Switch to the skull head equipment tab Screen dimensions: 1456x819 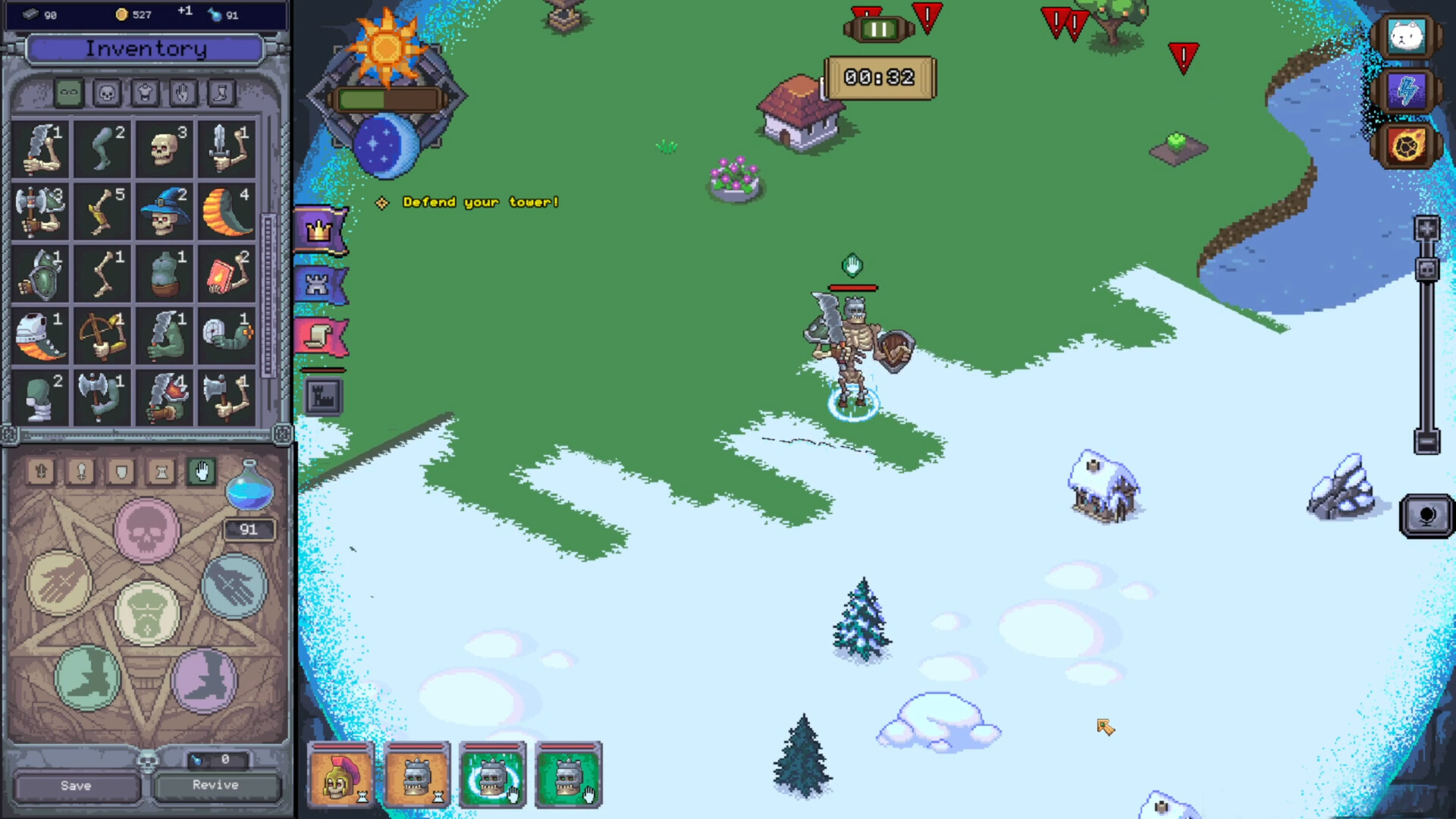click(107, 93)
